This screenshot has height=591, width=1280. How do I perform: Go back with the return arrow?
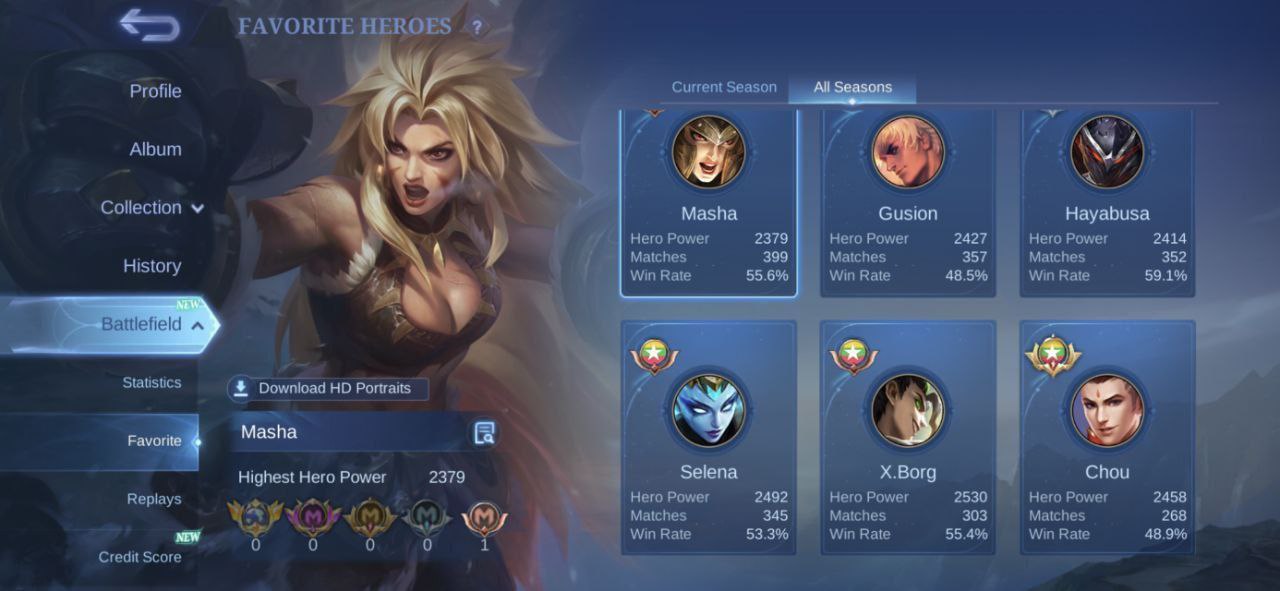tap(150, 25)
